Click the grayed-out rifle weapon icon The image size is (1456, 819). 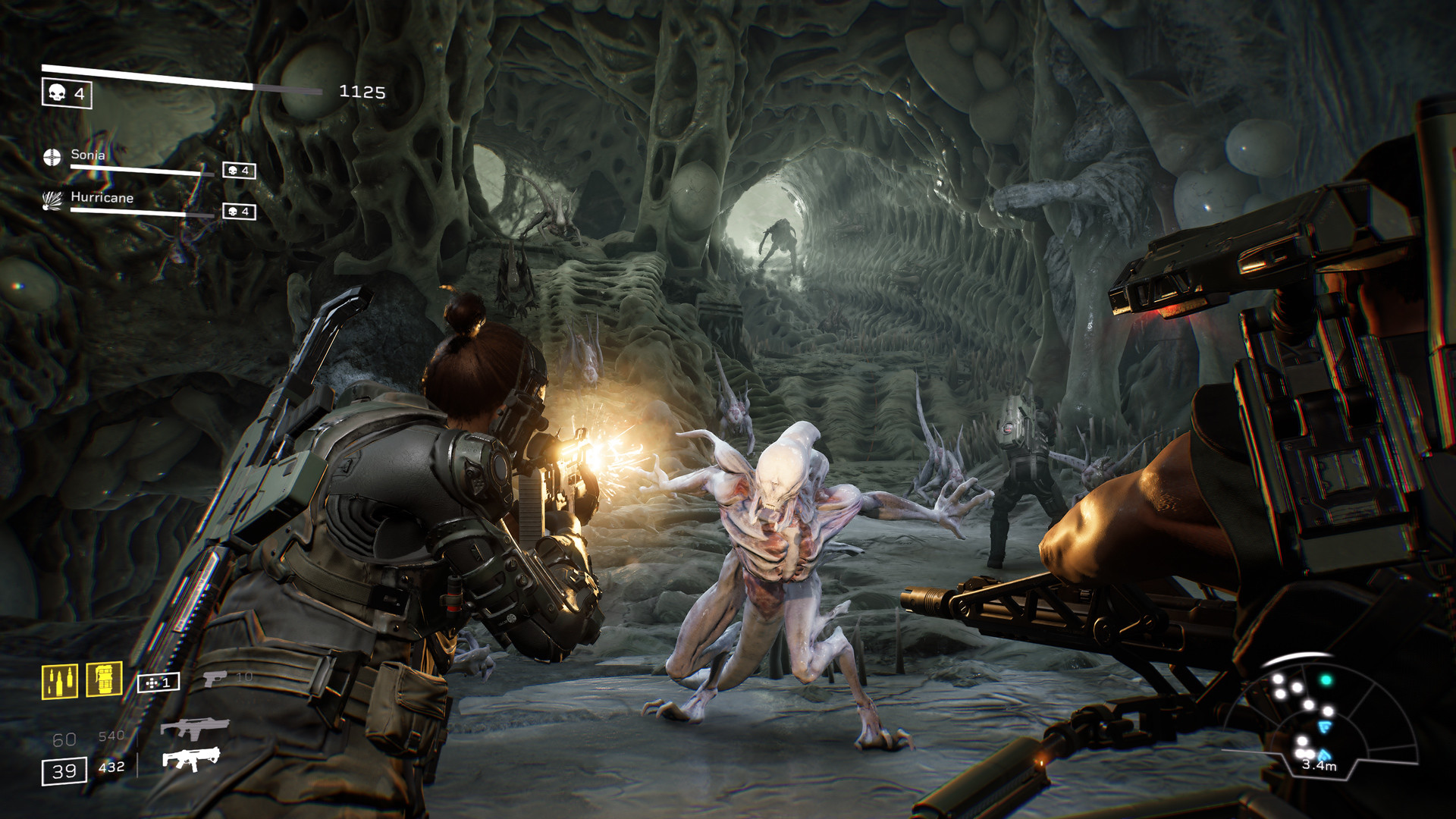[195, 729]
